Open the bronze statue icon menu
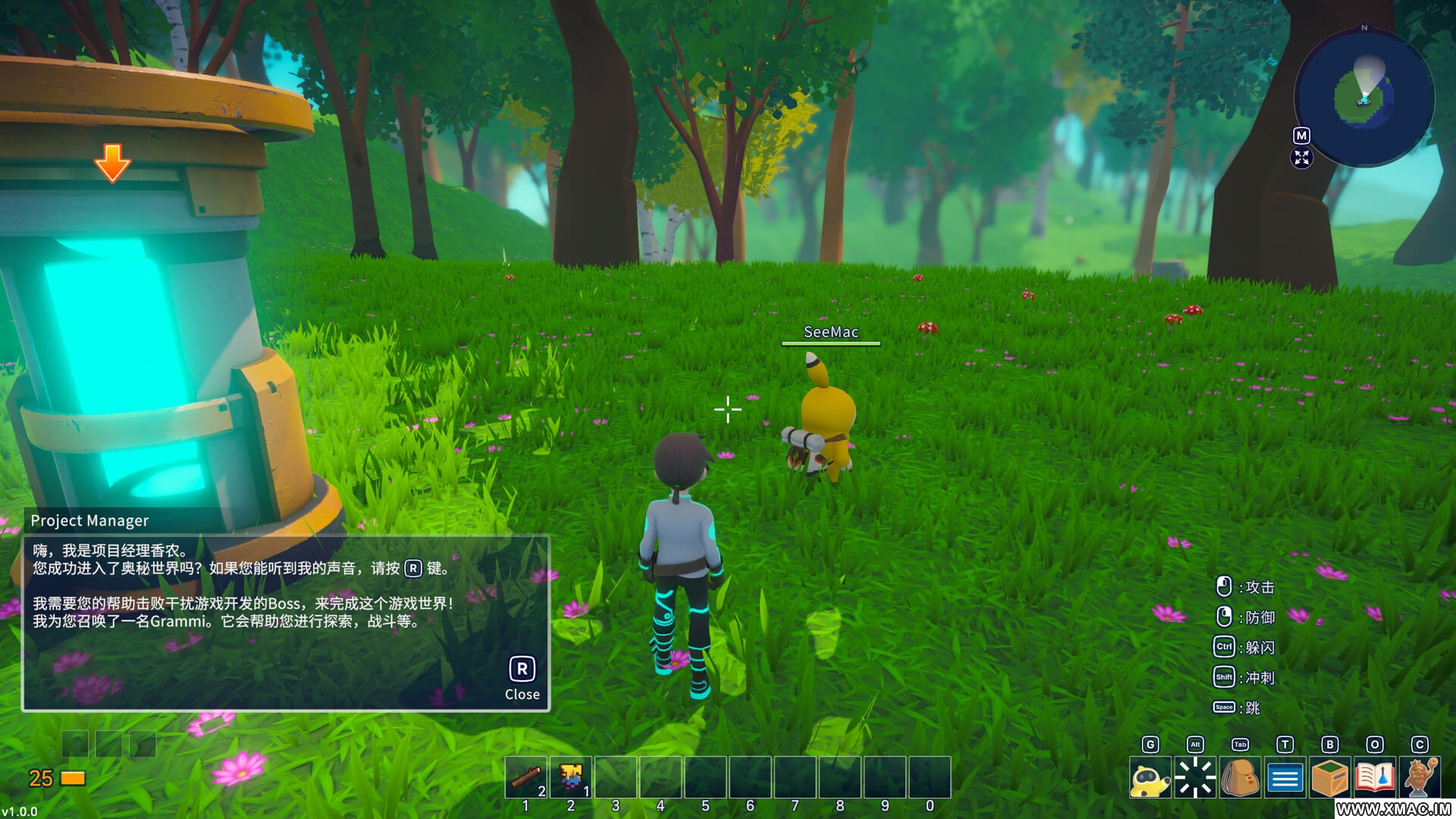Viewport: 1456px width, 819px height. [1420, 778]
